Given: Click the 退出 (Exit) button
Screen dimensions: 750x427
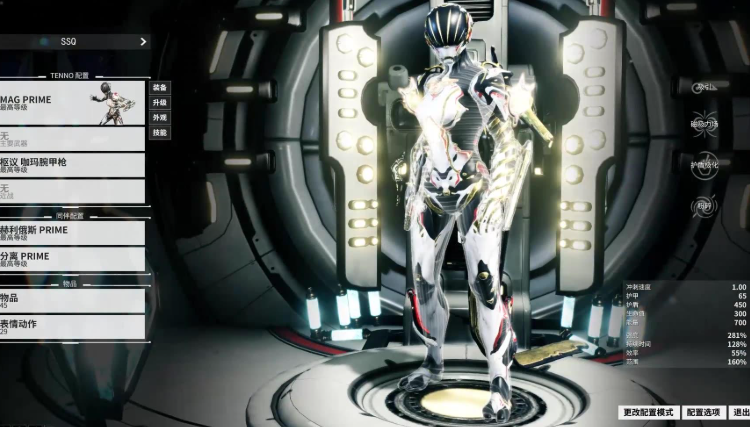Looking at the screenshot, I should (x=740, y=412).
